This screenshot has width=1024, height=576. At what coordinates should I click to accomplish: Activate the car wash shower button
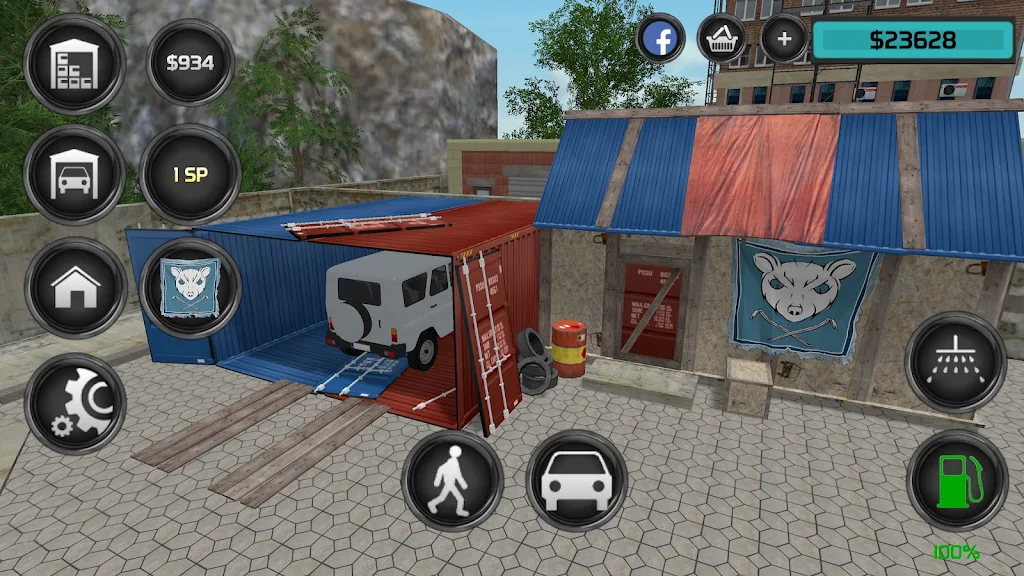[x=955, y=362]
